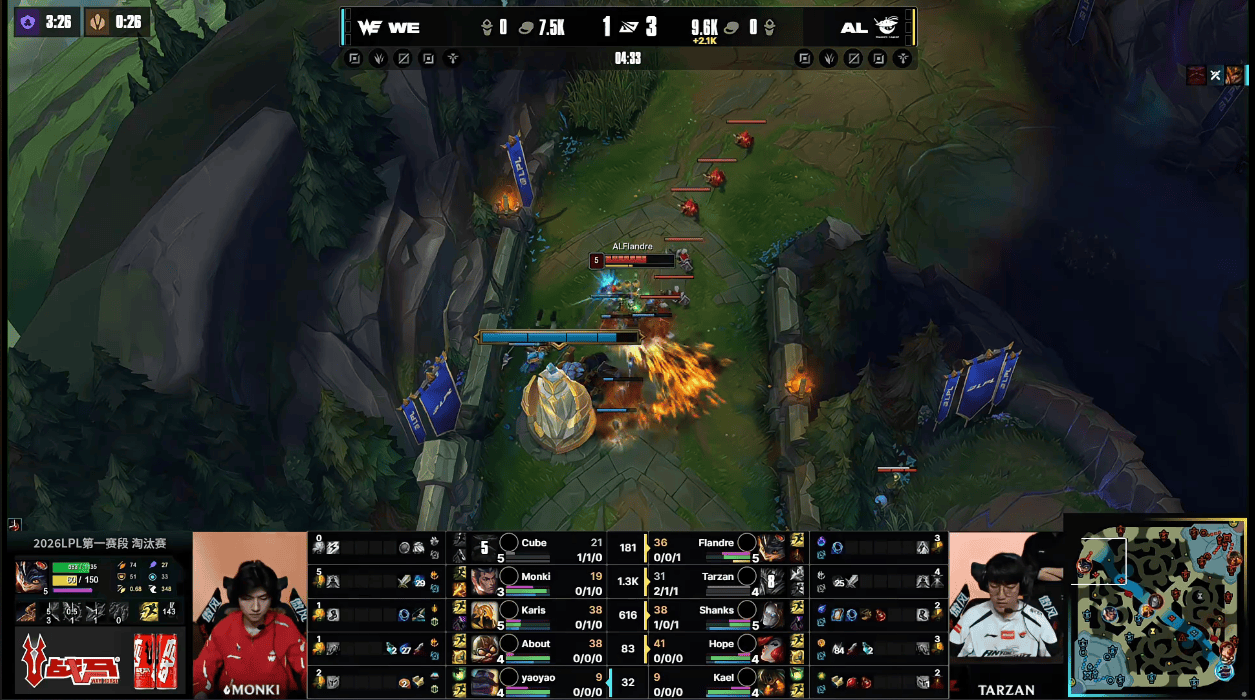Click the minimap

tap(1160, 607)
